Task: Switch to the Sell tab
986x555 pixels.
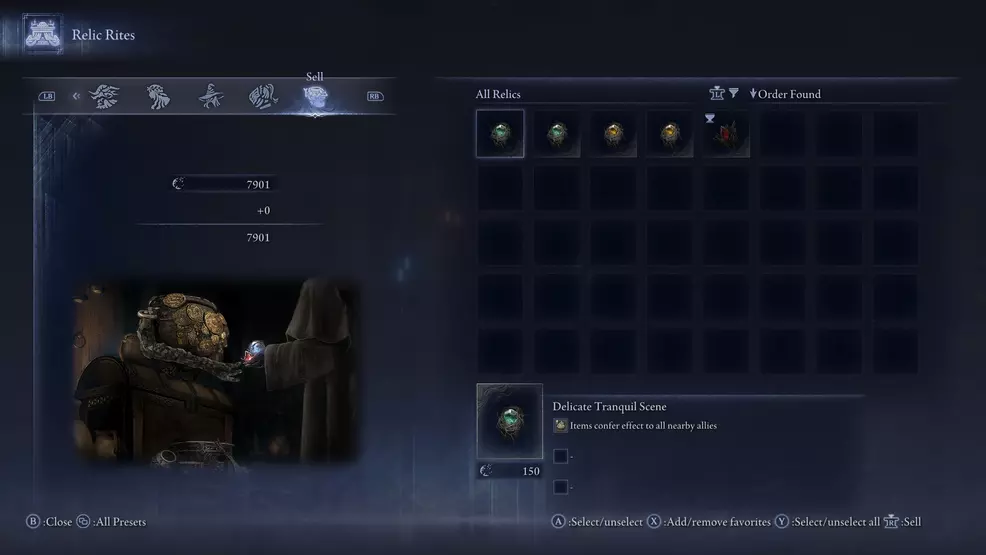Action: click(316, 97)
